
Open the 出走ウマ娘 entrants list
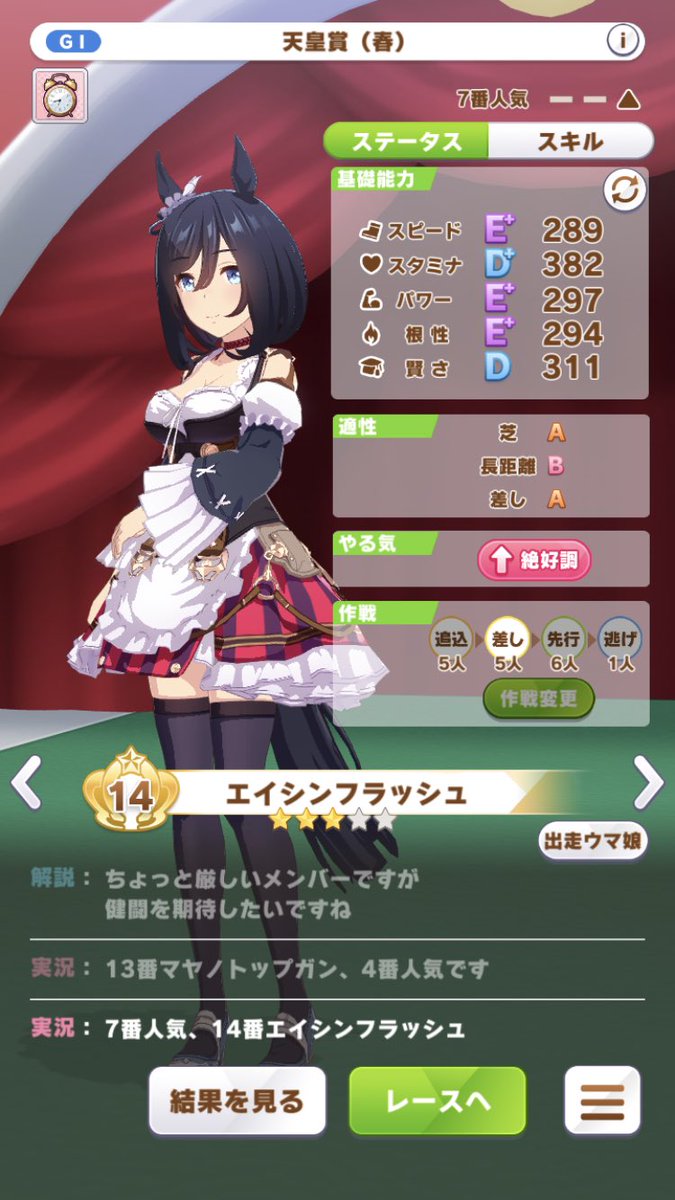click(592, 840)
